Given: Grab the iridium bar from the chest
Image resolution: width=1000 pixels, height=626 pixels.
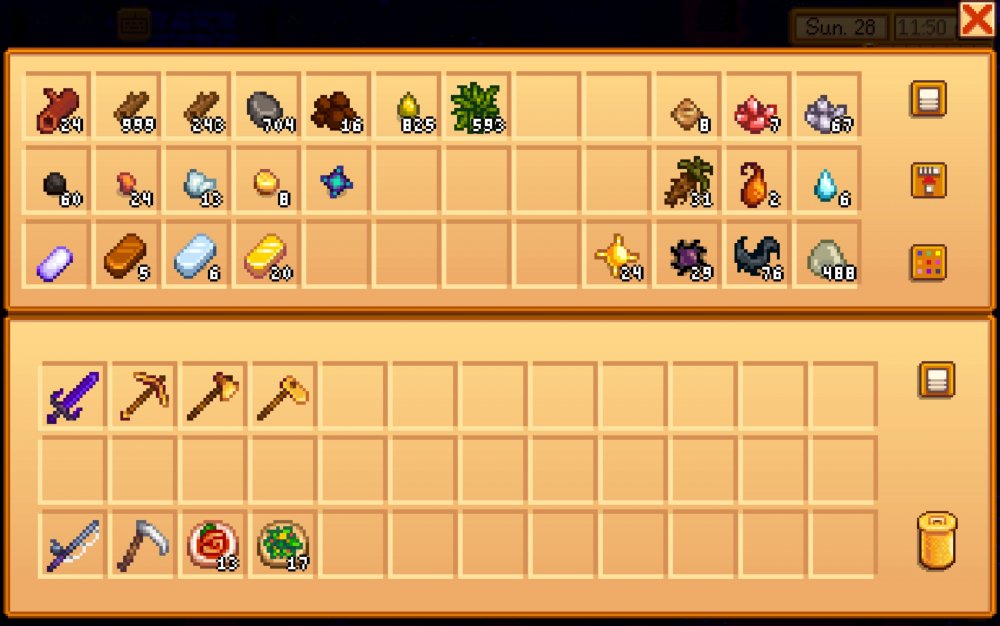Looking at the screenshot, I should click(x=58, y=257).
